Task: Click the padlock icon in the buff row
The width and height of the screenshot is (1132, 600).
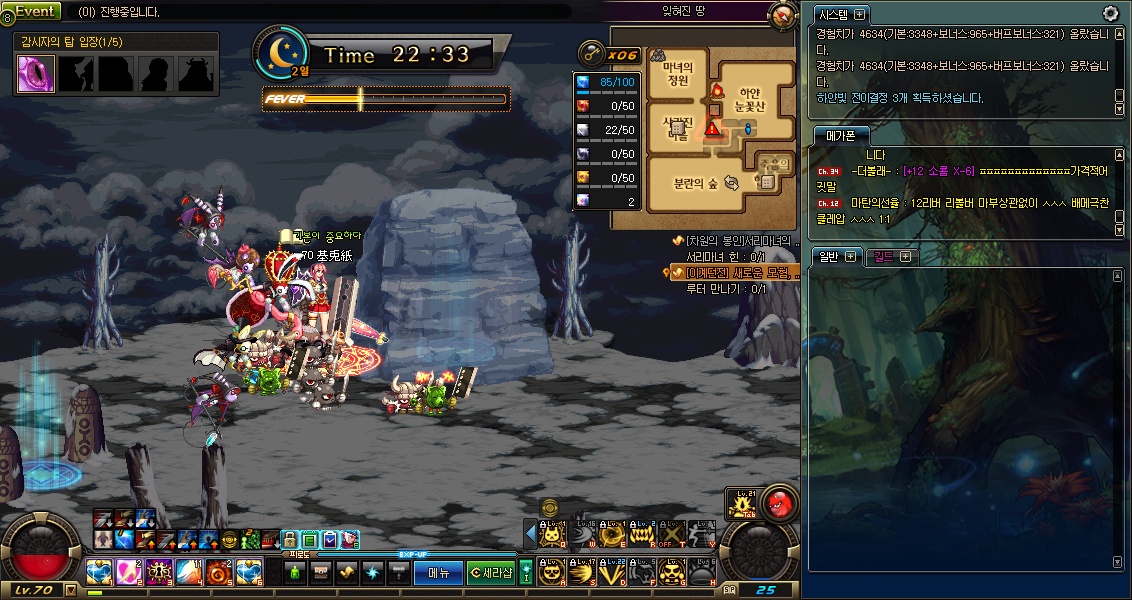Action: 289,540
